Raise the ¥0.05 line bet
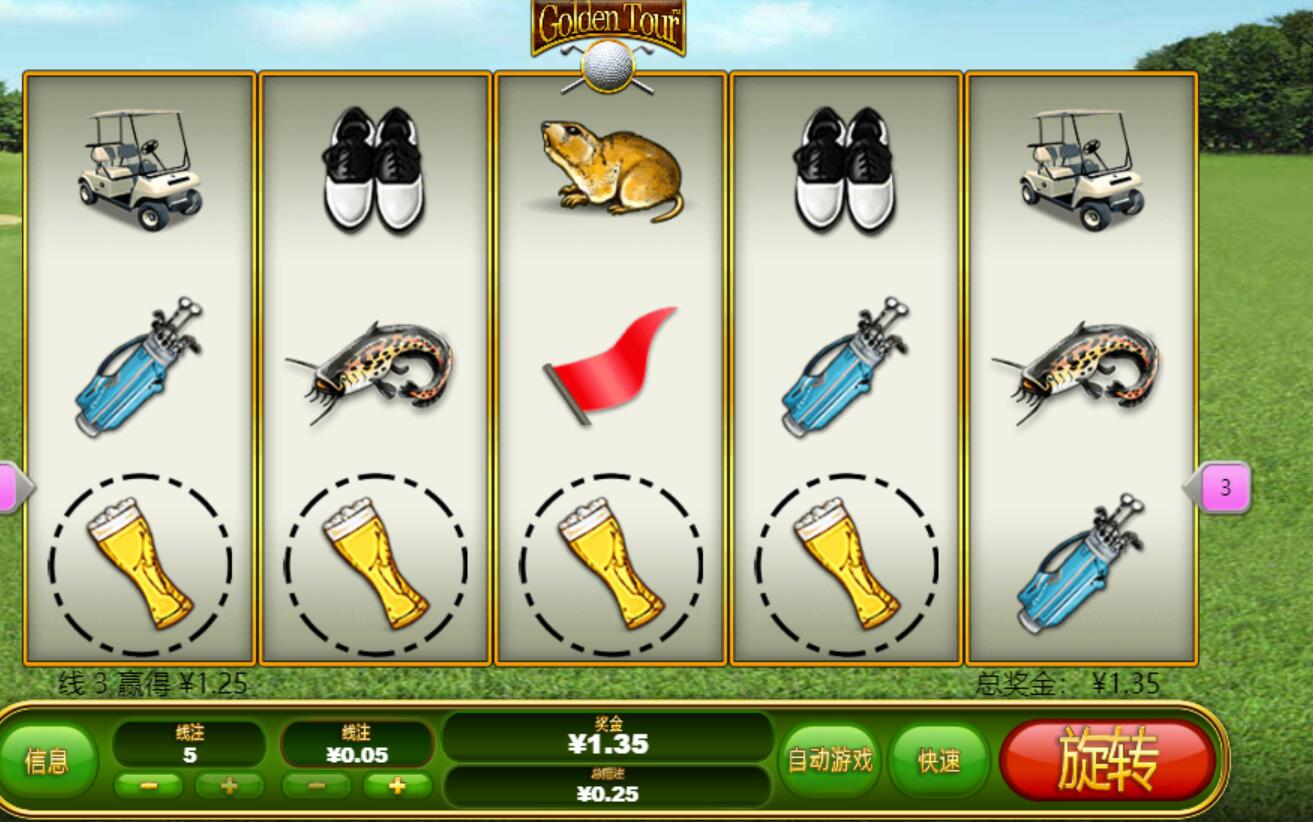Viewport: 1313px width, 822px height. pos(397,786)
